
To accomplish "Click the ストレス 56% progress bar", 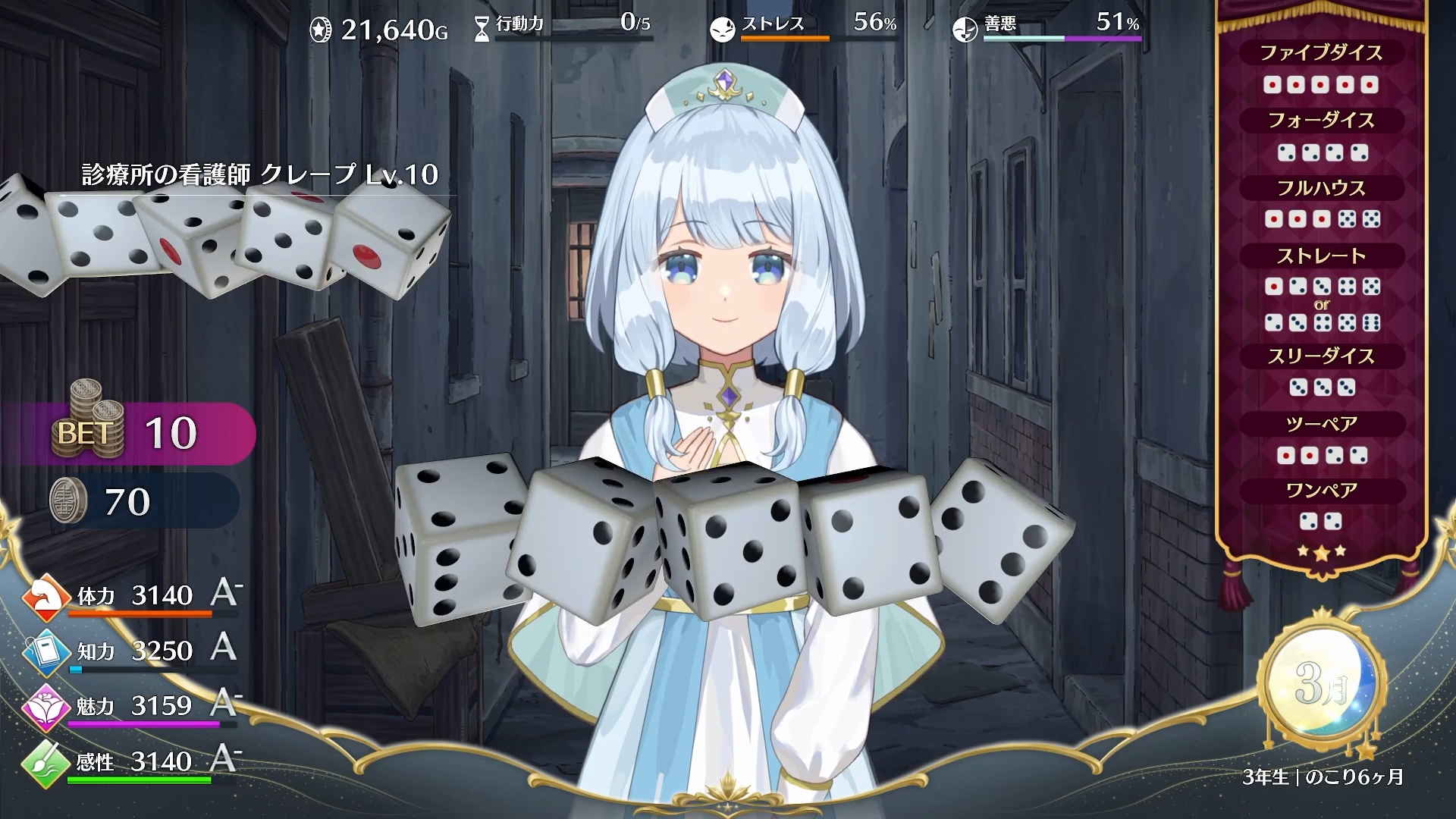I will [x=789, y=36].
